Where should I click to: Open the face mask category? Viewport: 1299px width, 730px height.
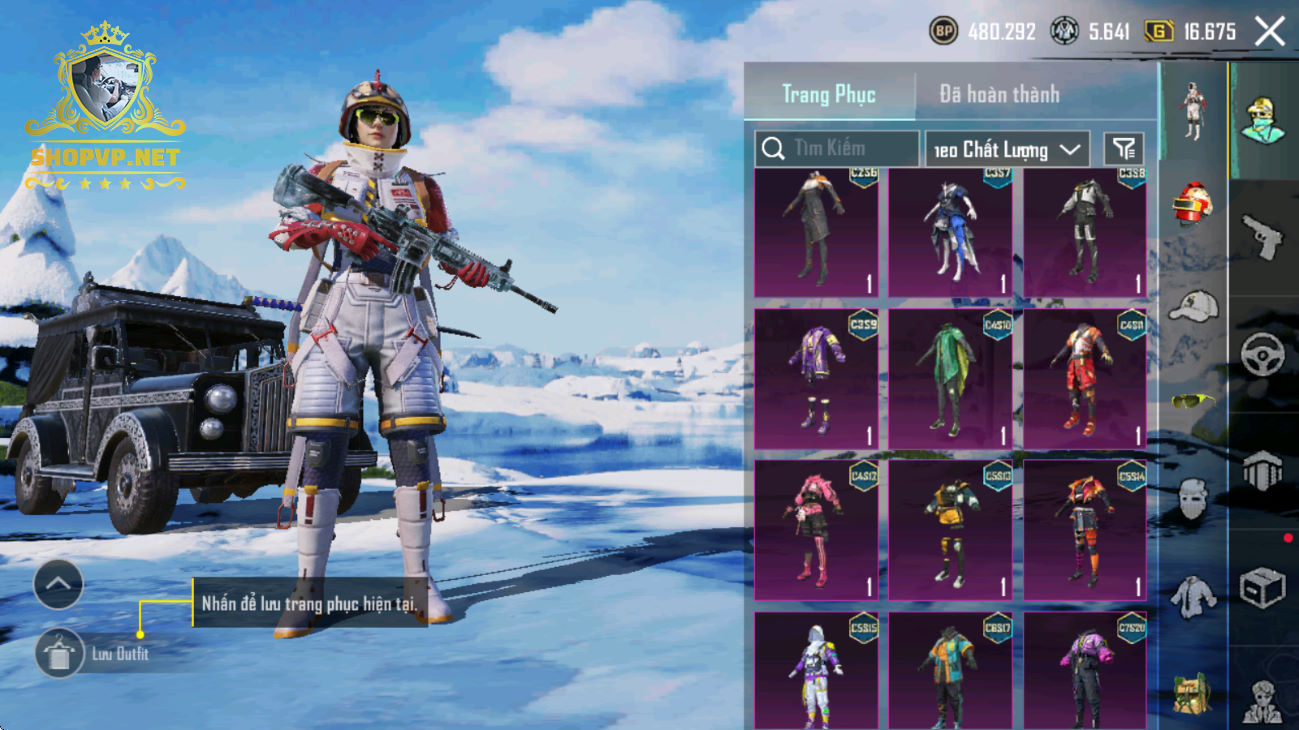click(1192, 498)
